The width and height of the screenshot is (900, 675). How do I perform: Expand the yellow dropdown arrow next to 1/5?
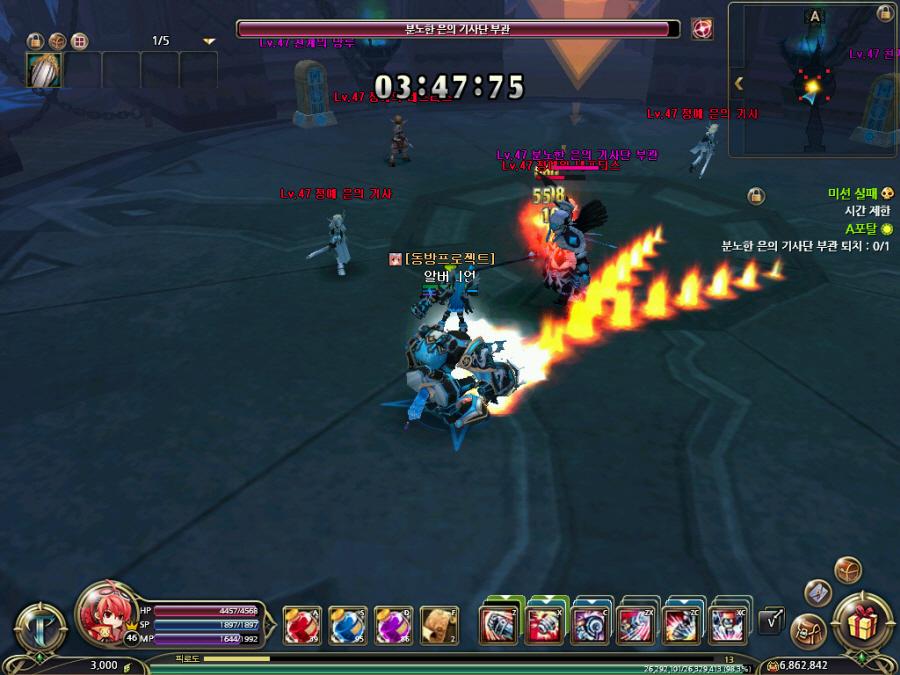pyautogui.click(x=209, y=42)
